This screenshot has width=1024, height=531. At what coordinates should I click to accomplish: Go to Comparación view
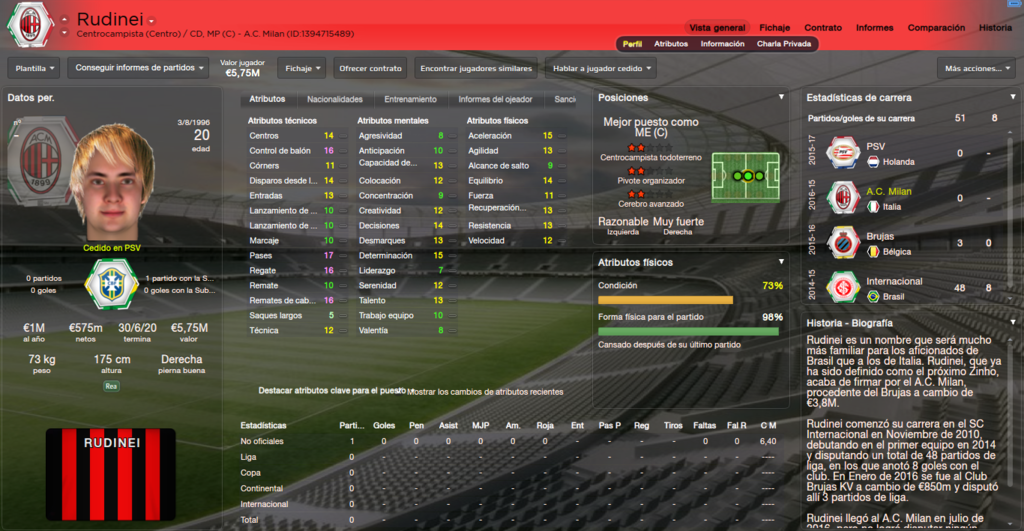[x=936, y=28]
